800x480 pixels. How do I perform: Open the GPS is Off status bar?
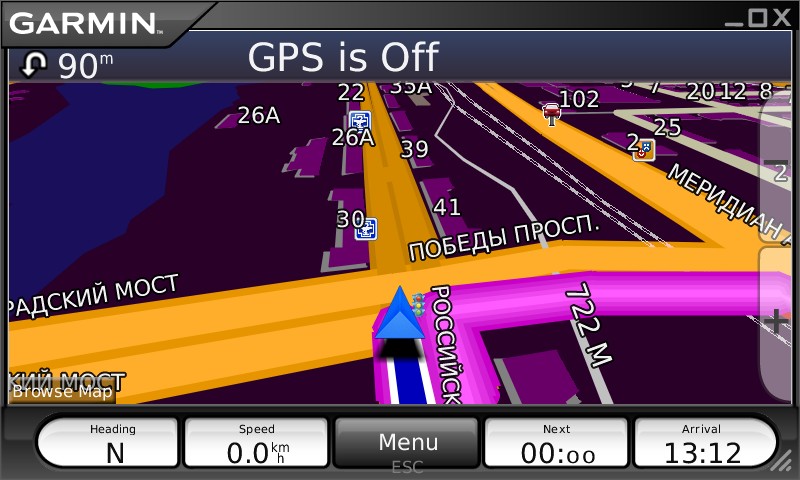[400, 58]
